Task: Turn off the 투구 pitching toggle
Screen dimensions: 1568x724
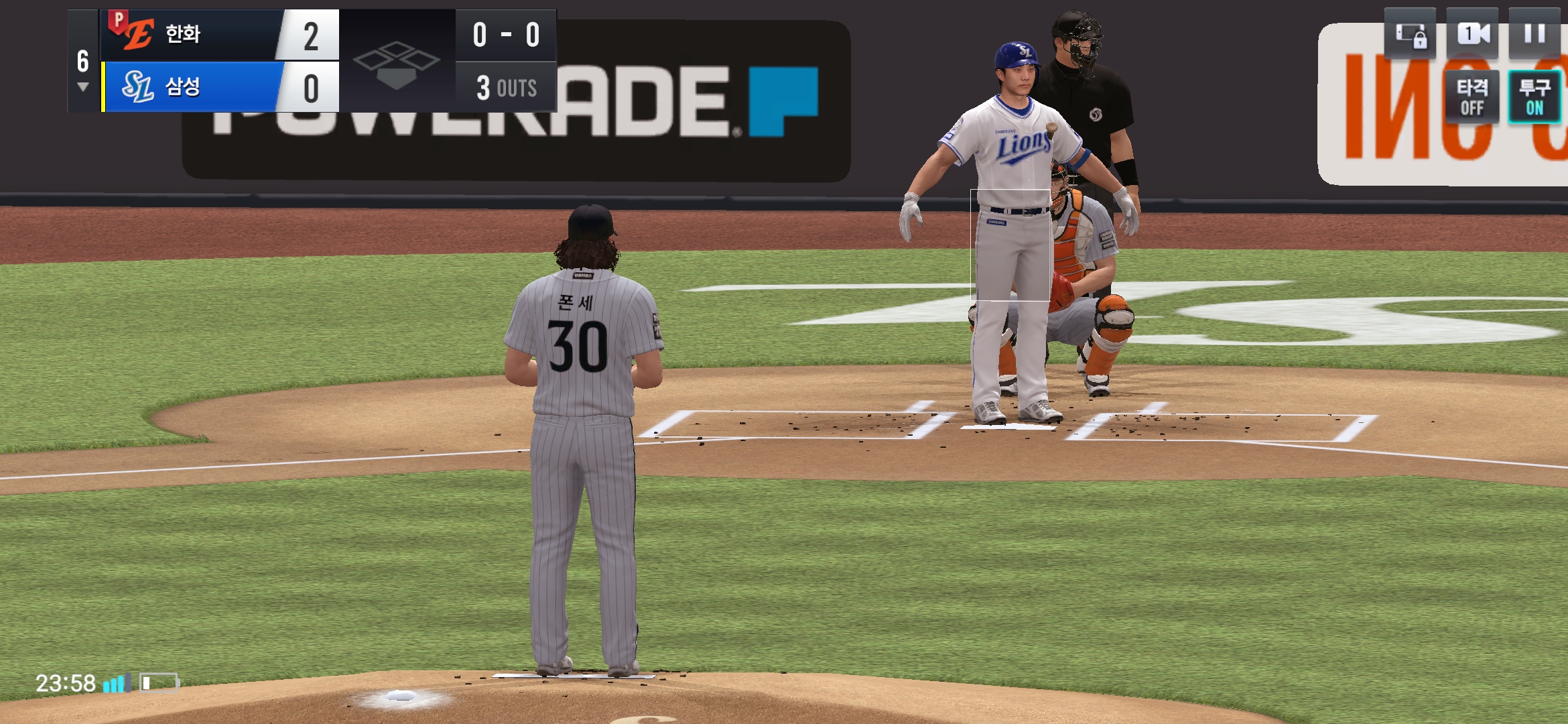Action: (1534, 97)
